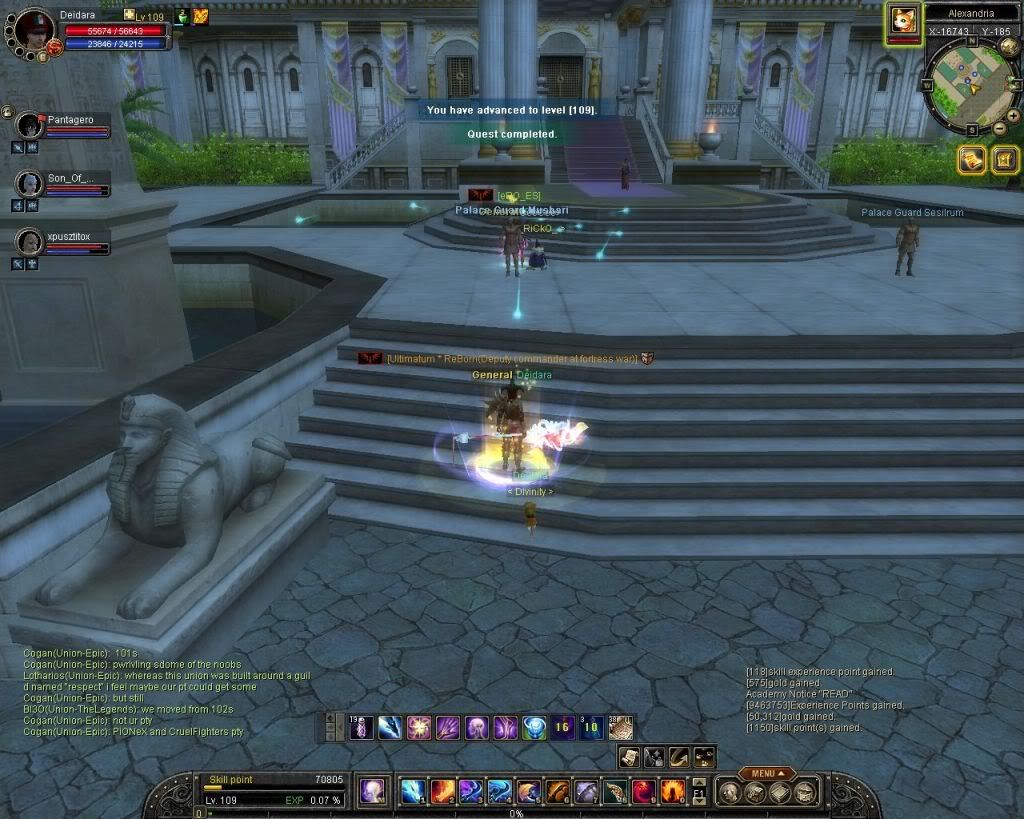
Task: Click the item slot showing number 16
Action: pyautogui.click(x=562, y=727)
